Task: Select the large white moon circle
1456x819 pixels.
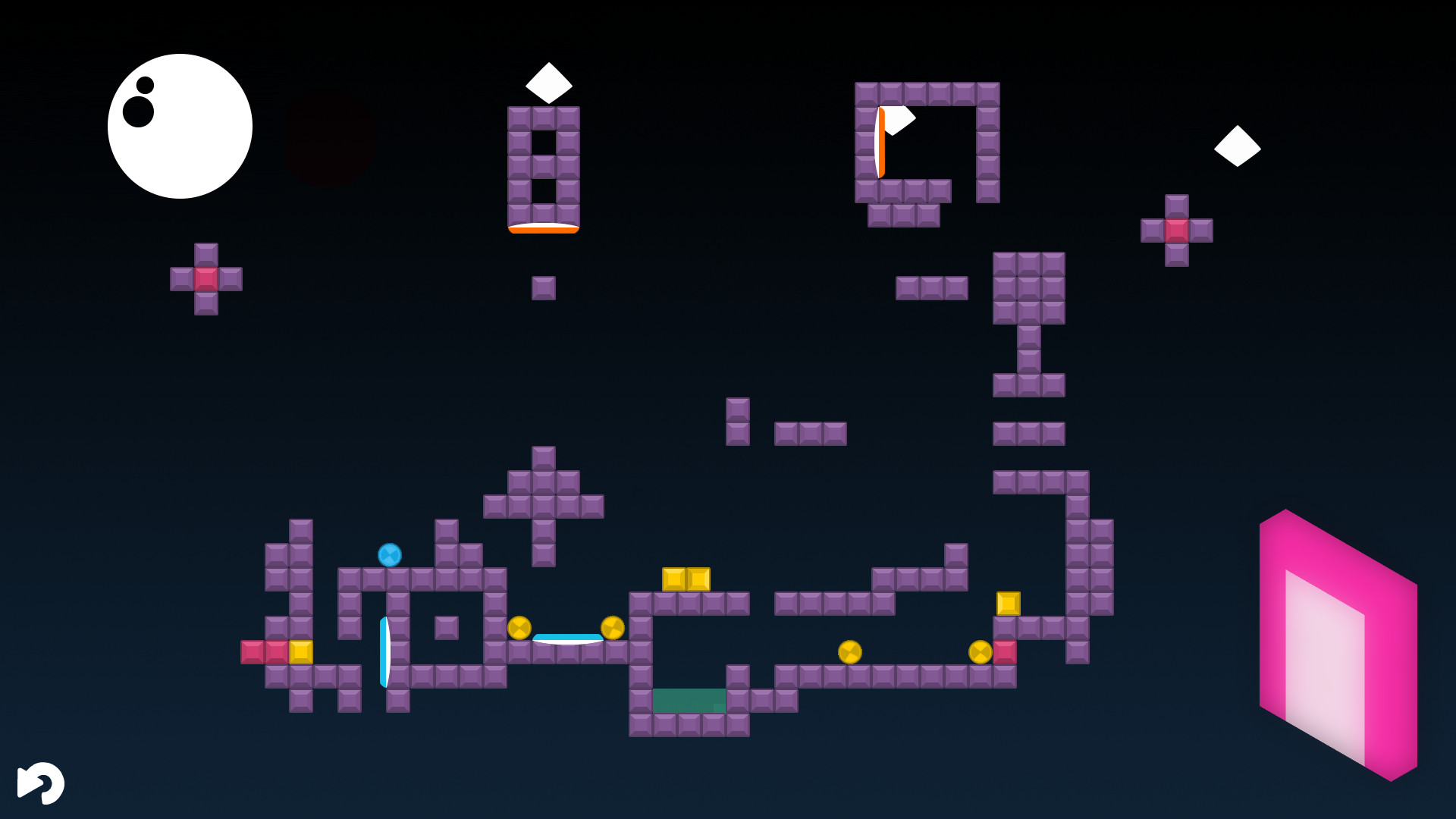Action: 180,125
